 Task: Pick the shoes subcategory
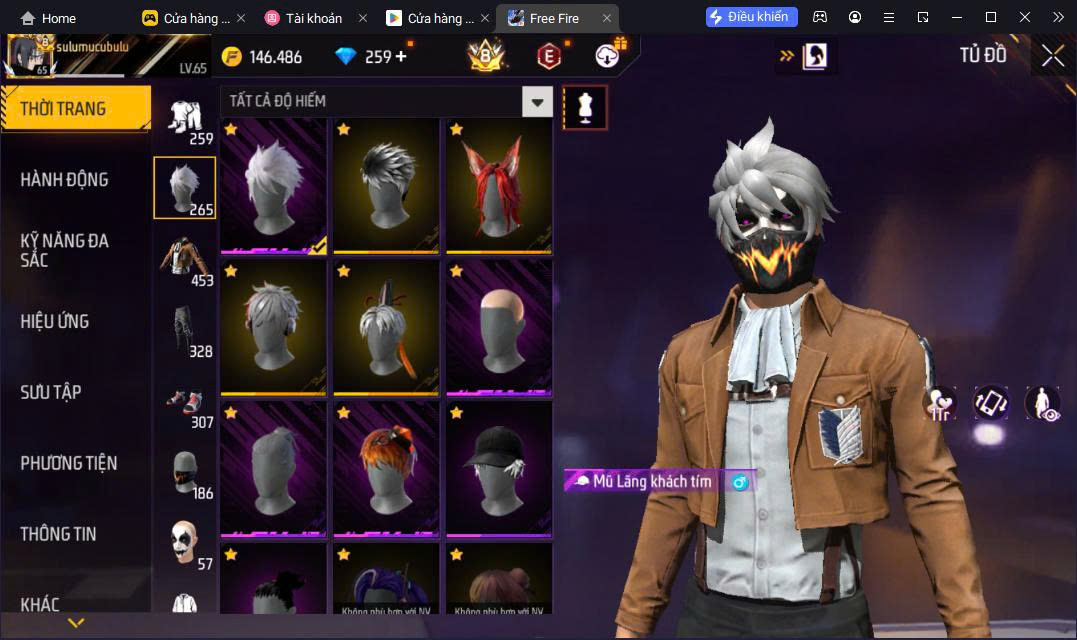pyautogui.click(x=184, y=401)
